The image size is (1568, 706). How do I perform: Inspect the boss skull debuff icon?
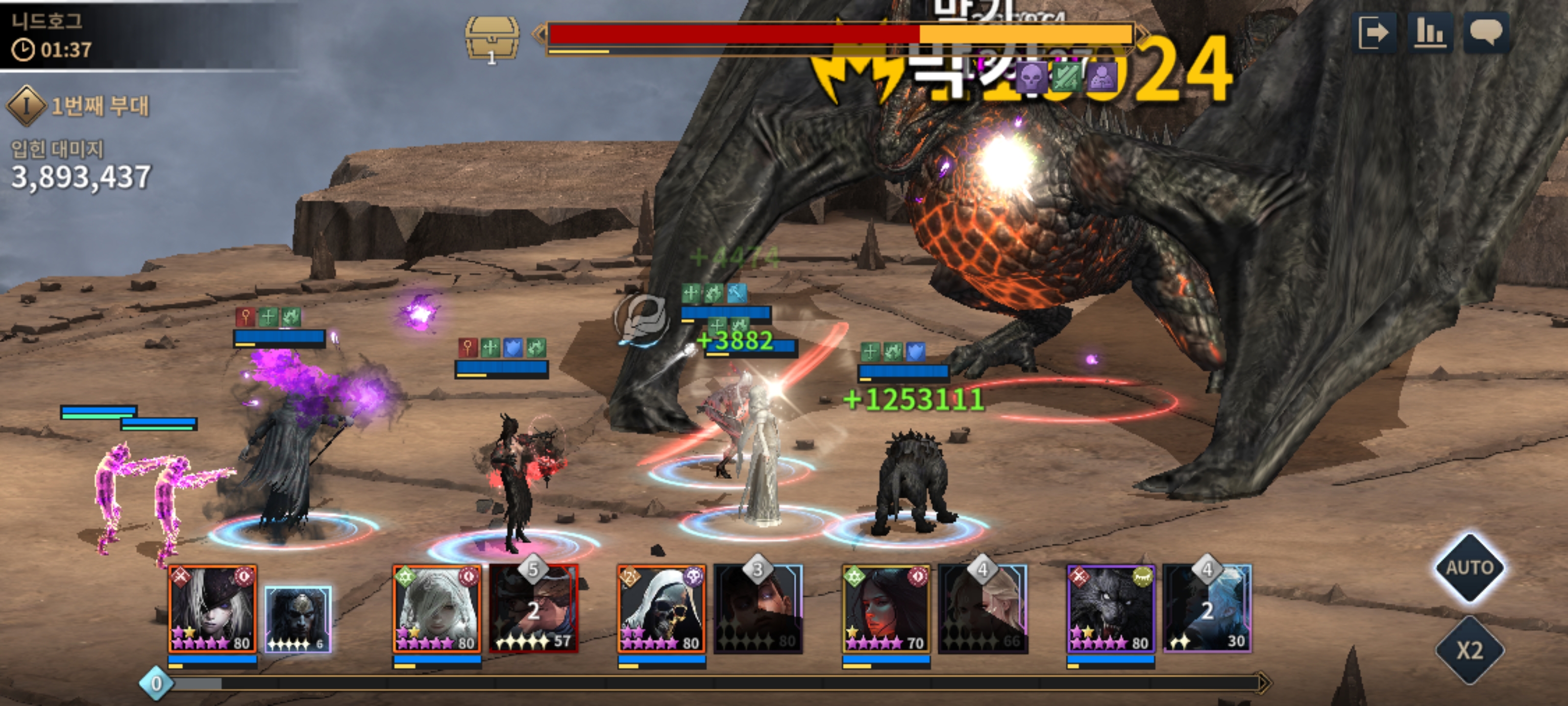(x=1032, y=77)
